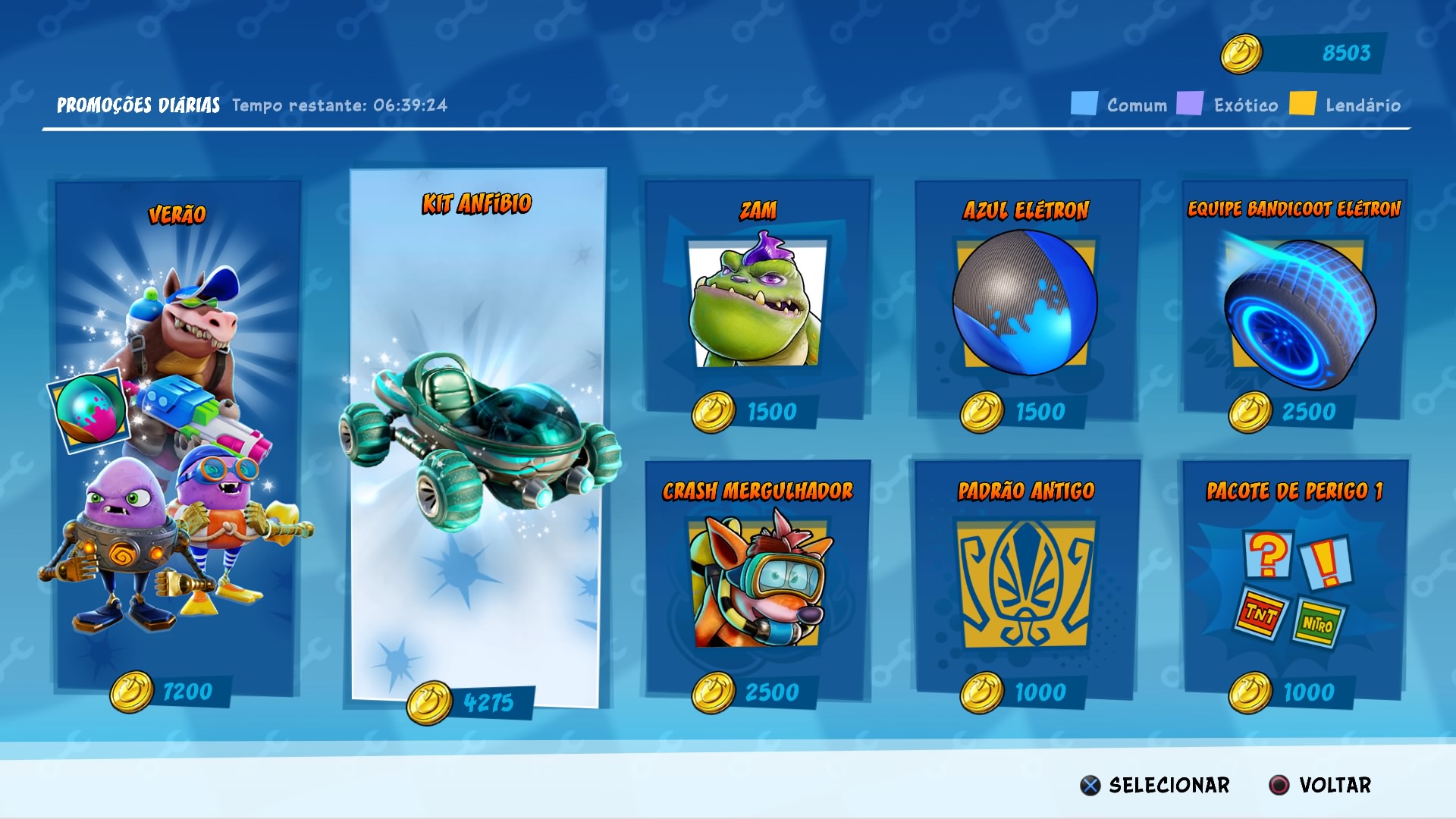This screenshot has width=1456, height=819.
Task: Open the Azul Elétron wheel item
Action: coord(1025,303)
